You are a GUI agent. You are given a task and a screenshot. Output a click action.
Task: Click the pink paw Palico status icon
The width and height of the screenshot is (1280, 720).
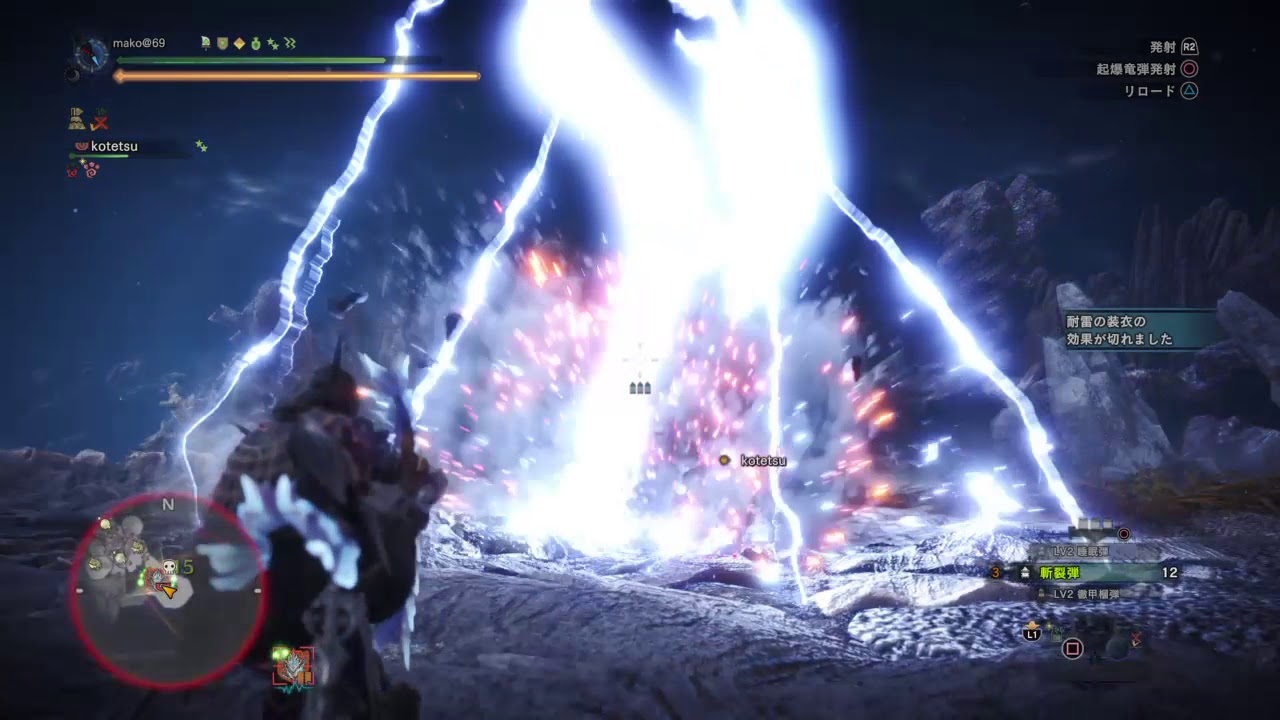pyautogui.click(x=91, y=171)
